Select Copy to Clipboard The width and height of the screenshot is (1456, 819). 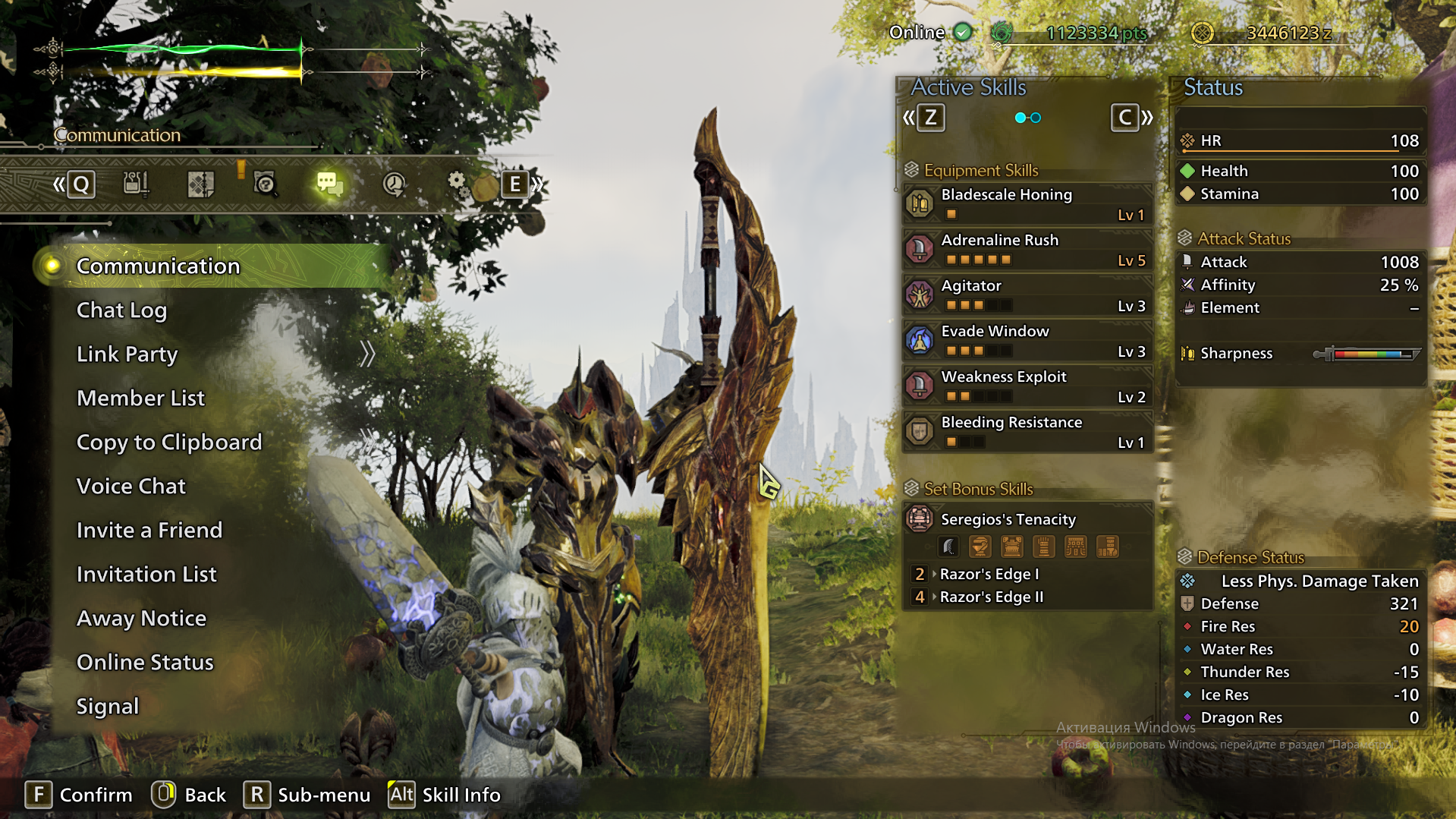click(x=169, y=443)
